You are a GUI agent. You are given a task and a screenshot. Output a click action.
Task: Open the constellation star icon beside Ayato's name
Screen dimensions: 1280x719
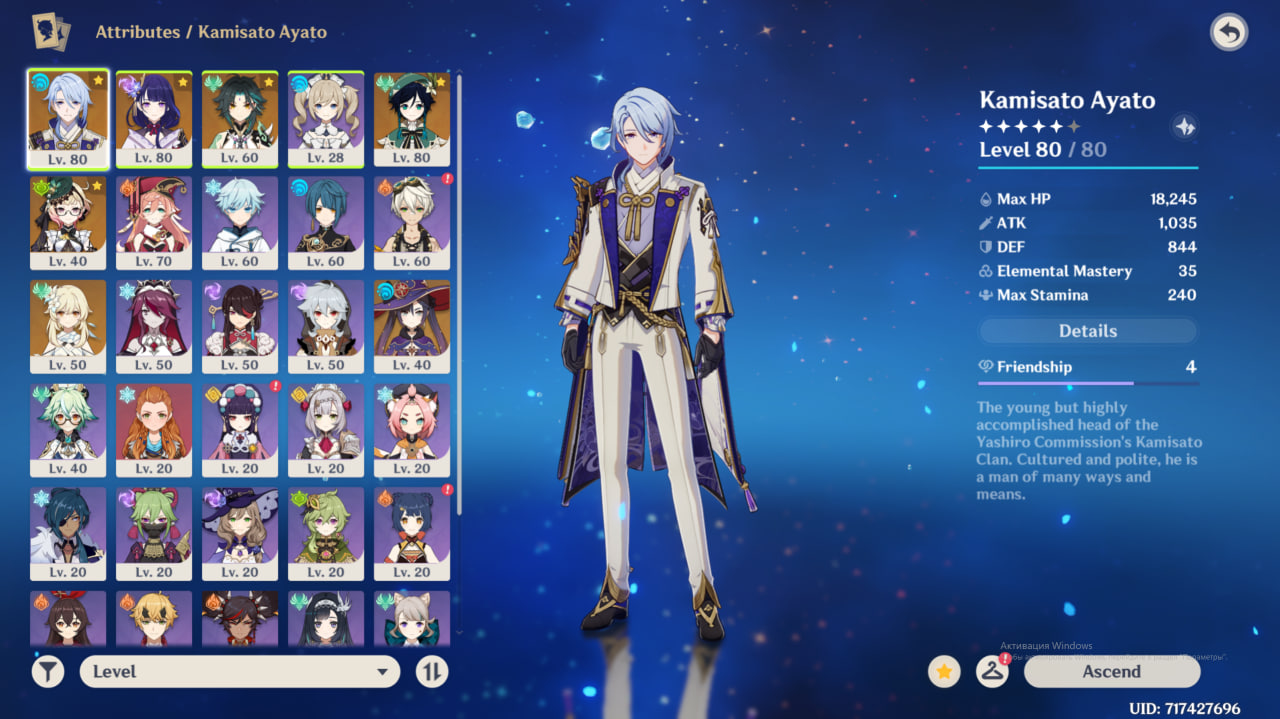pyautogui.click(x=1185, y=127)
